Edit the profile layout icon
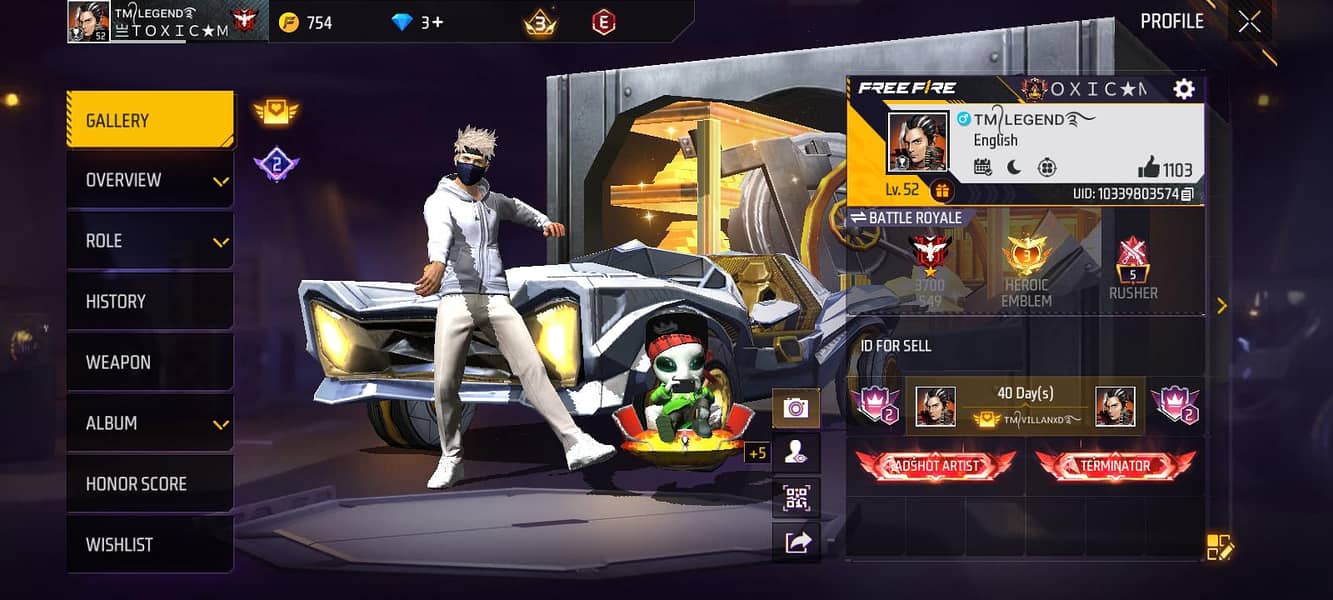 pos(1220,547)
